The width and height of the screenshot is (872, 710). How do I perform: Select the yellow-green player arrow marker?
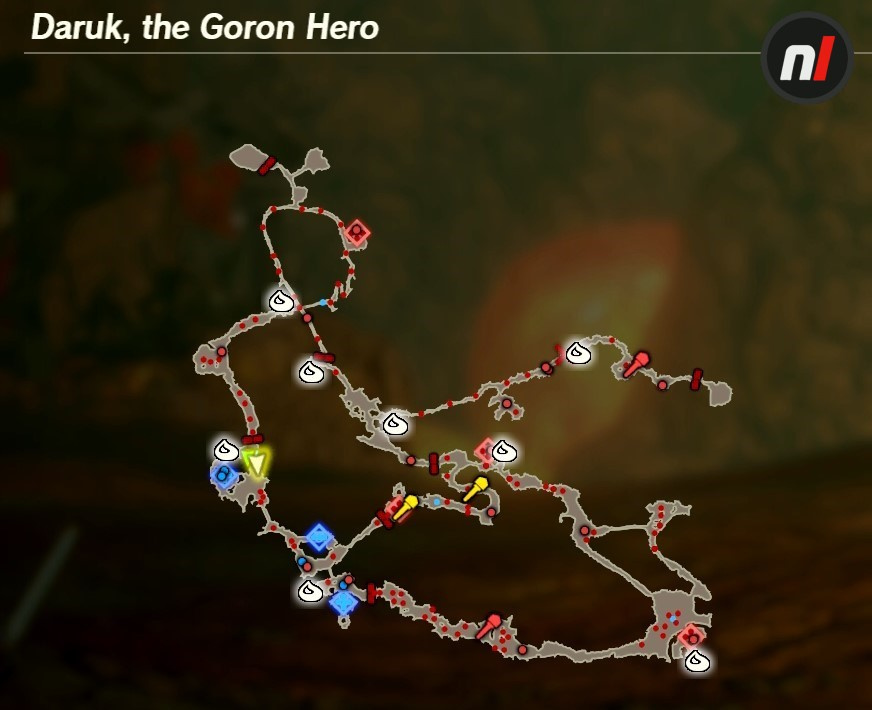click(257, 463)
